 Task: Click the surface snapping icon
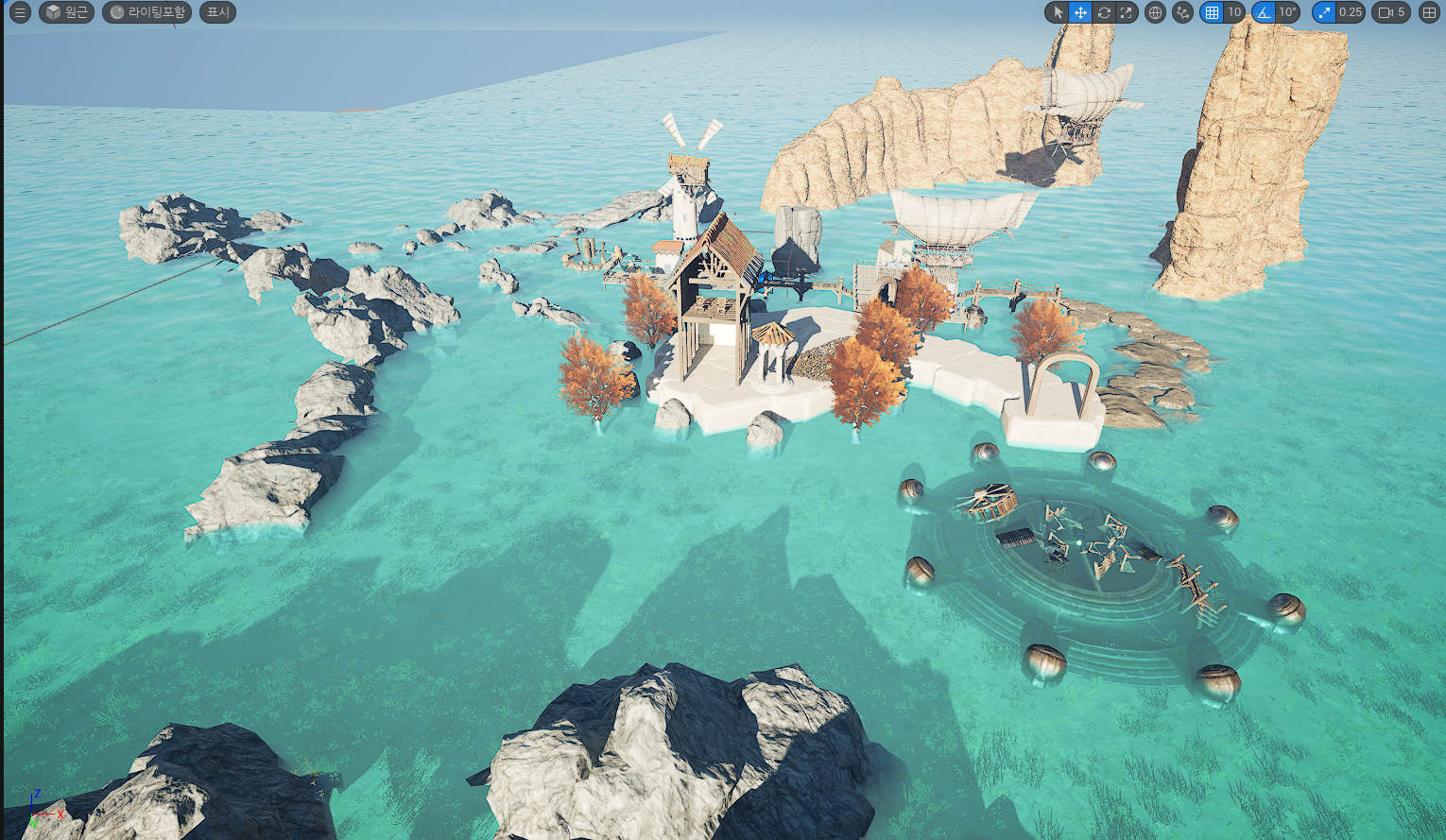click(1182, 12)
